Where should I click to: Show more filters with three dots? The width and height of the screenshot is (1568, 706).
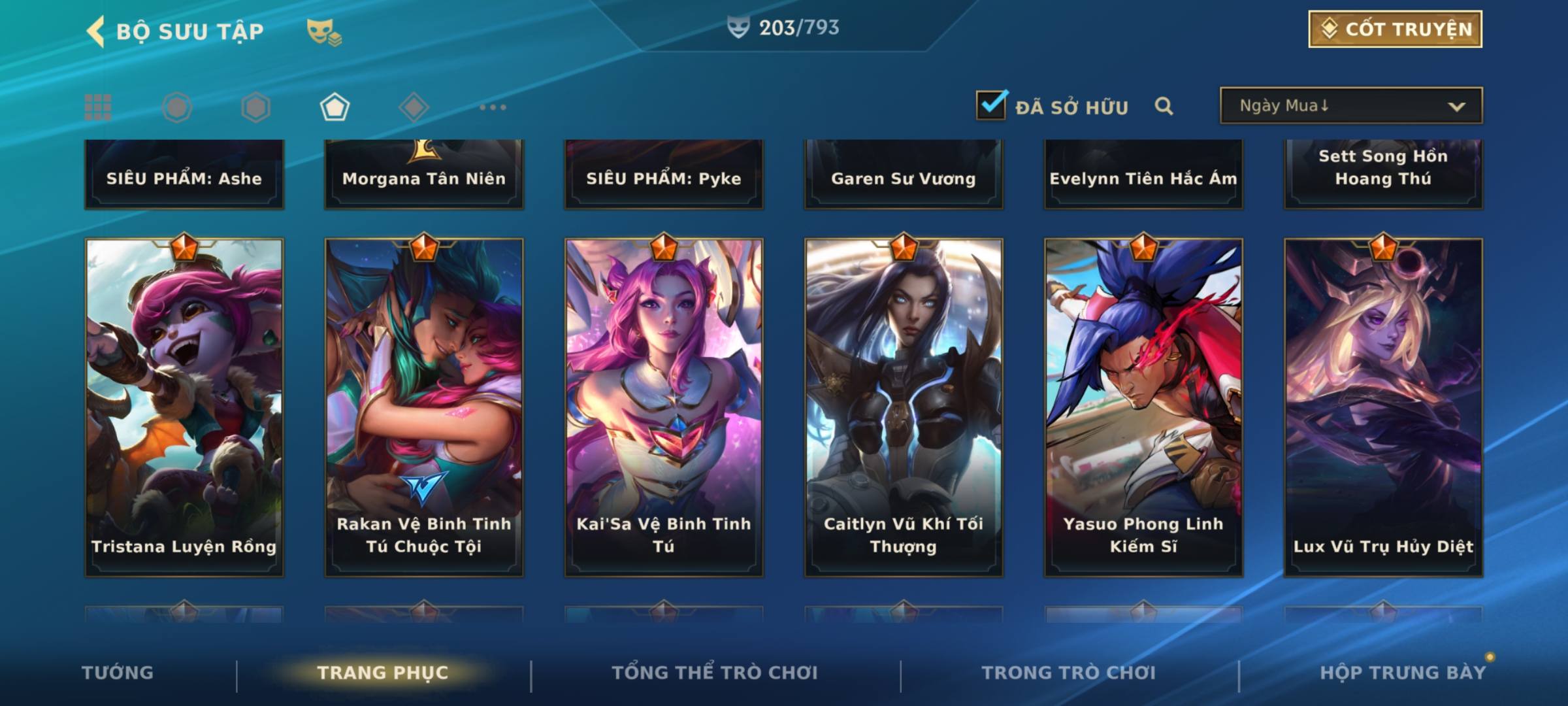click(493, 107)
